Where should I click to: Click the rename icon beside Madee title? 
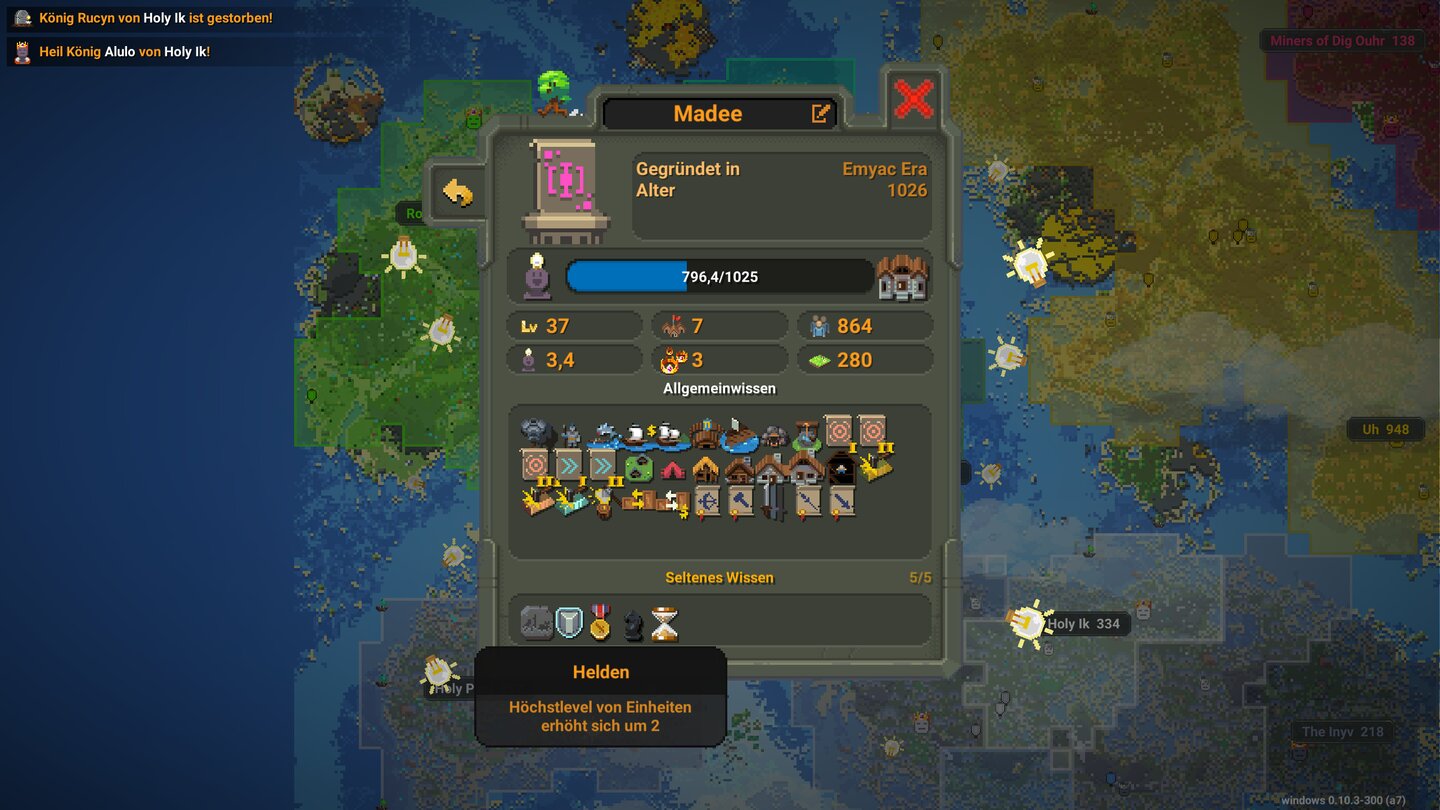[820, 113]
